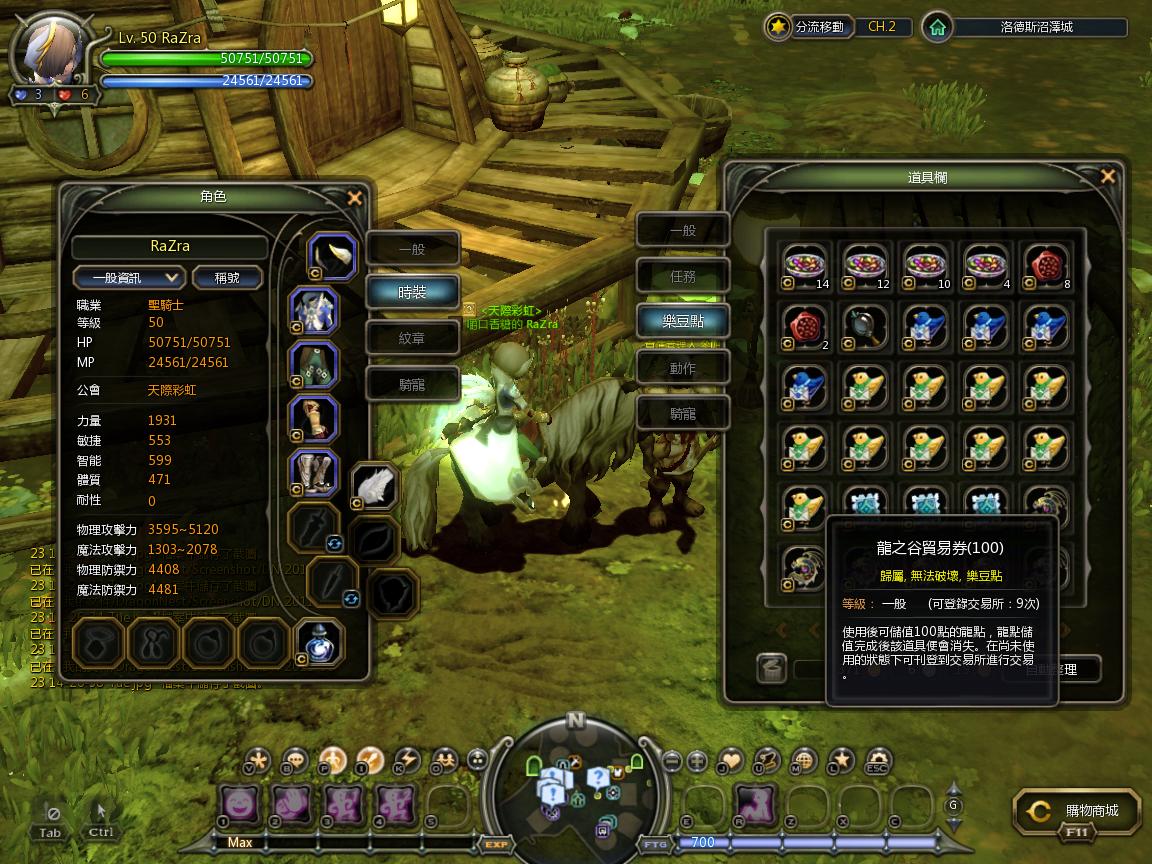Click the equipped costume boots slot

[x=313, y=473]
